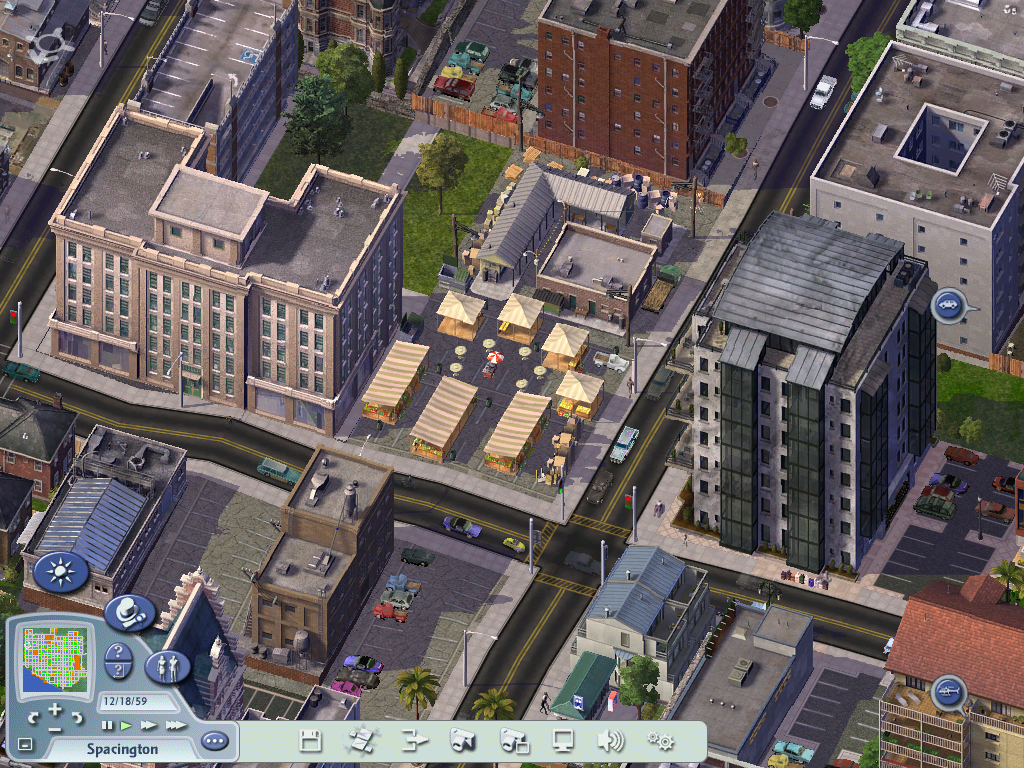Click the city minimap
This screenshot has width=1024, height=768.
[x=55, y=661]
